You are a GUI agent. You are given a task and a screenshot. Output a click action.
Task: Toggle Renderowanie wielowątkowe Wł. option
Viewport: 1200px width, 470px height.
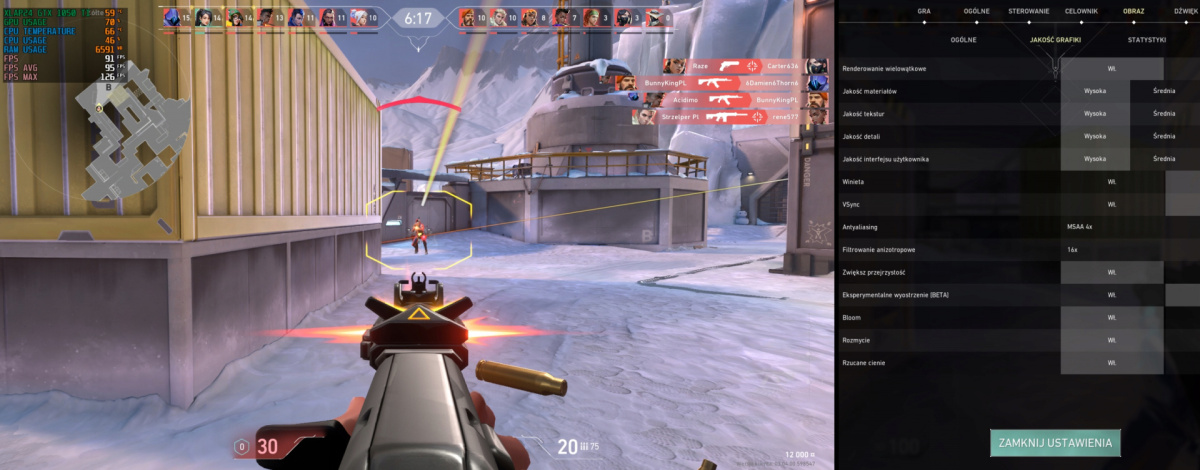coord(1112,69)
